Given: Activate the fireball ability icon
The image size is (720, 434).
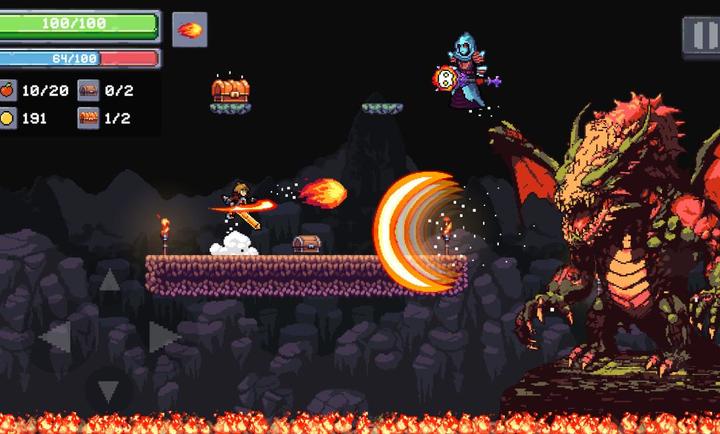Looking at the screenshot, I should tap(189, 29).
